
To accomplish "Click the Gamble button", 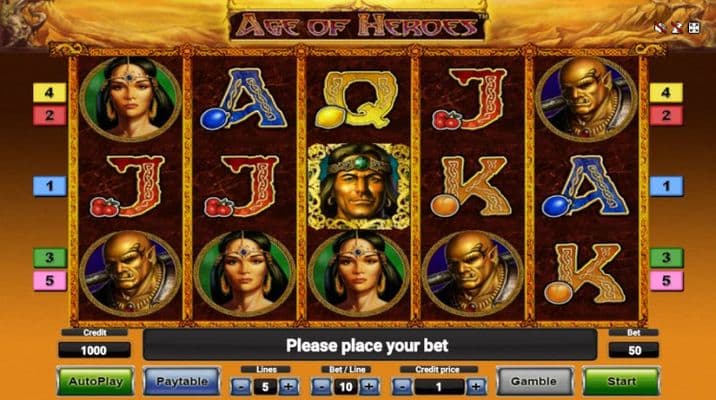I will point(534,381).
